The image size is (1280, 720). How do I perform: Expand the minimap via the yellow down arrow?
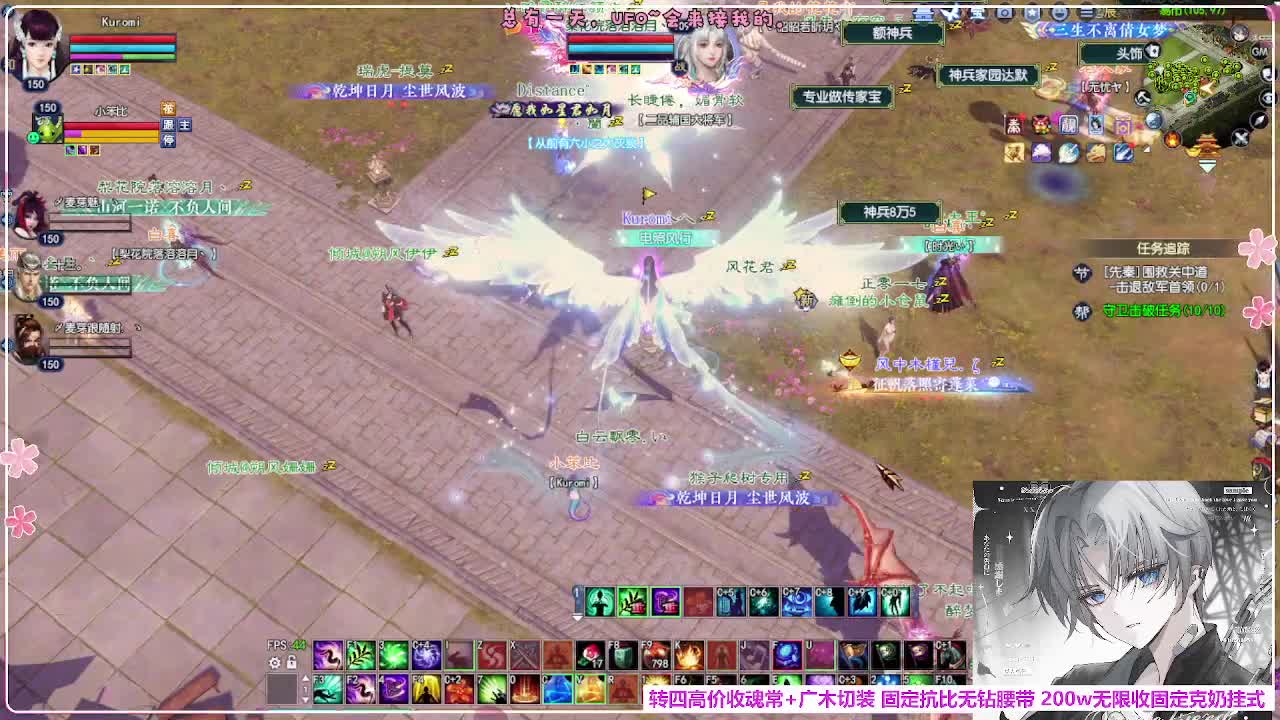[1207, 165]
